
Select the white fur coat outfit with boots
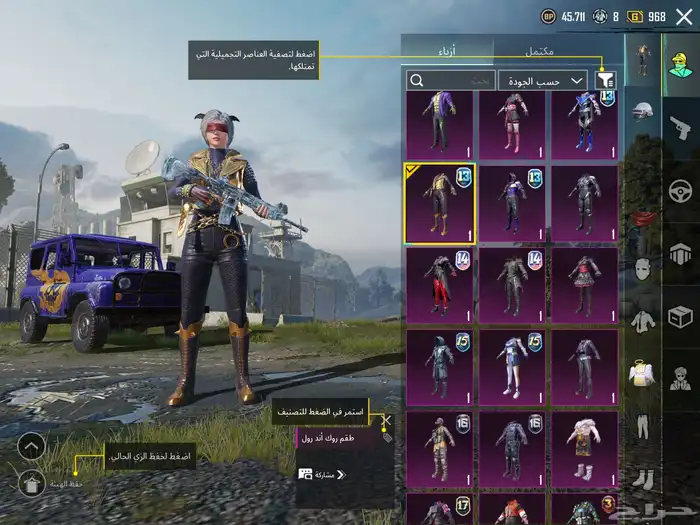coord(585,448)
